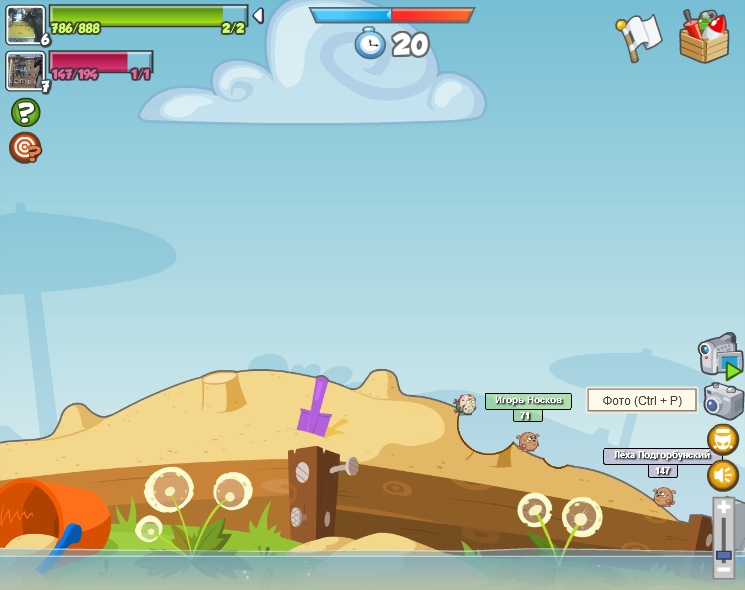Mute sound with the speaker button

(723, 475)
